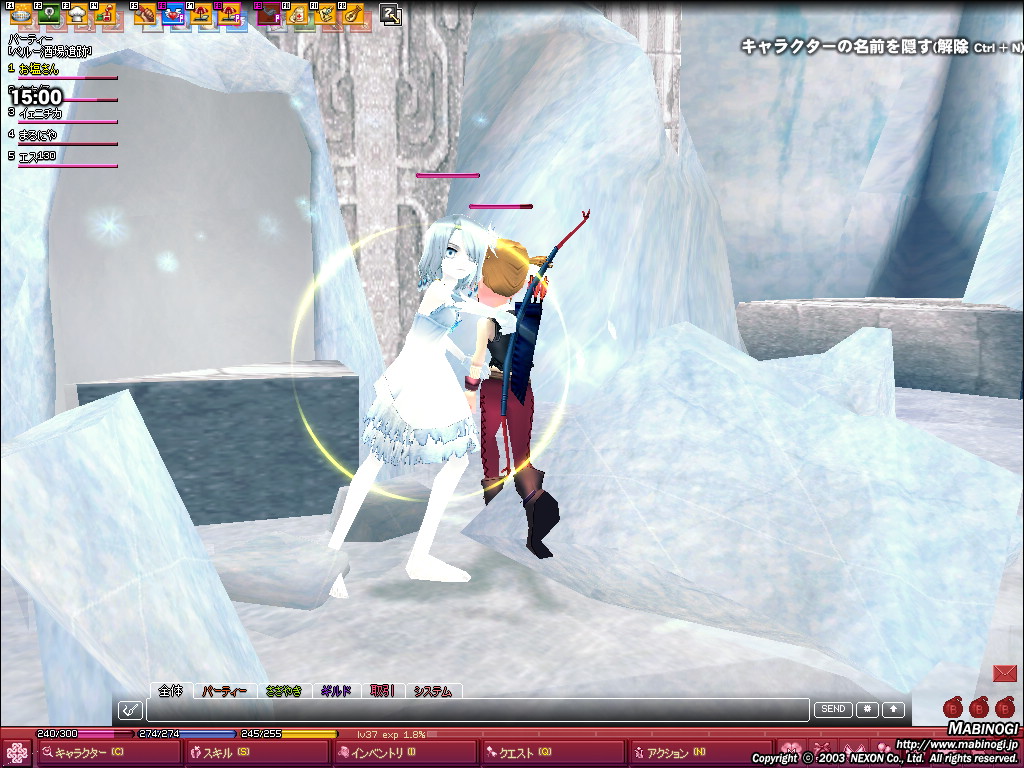
Task: Open the red mail envelope icon
Action: (1004, 672)
